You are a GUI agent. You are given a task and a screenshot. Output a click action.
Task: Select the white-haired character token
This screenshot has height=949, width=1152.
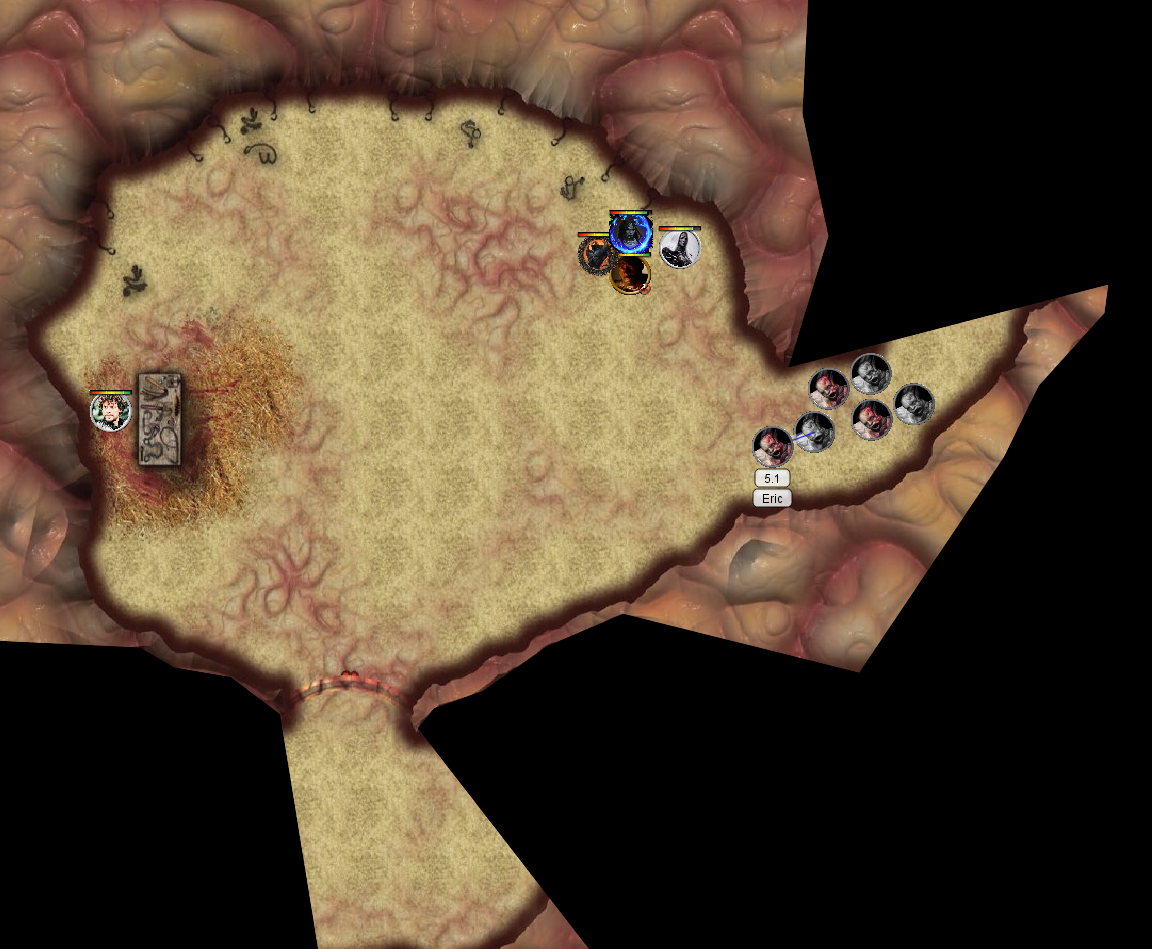click(x=680, y=248)
